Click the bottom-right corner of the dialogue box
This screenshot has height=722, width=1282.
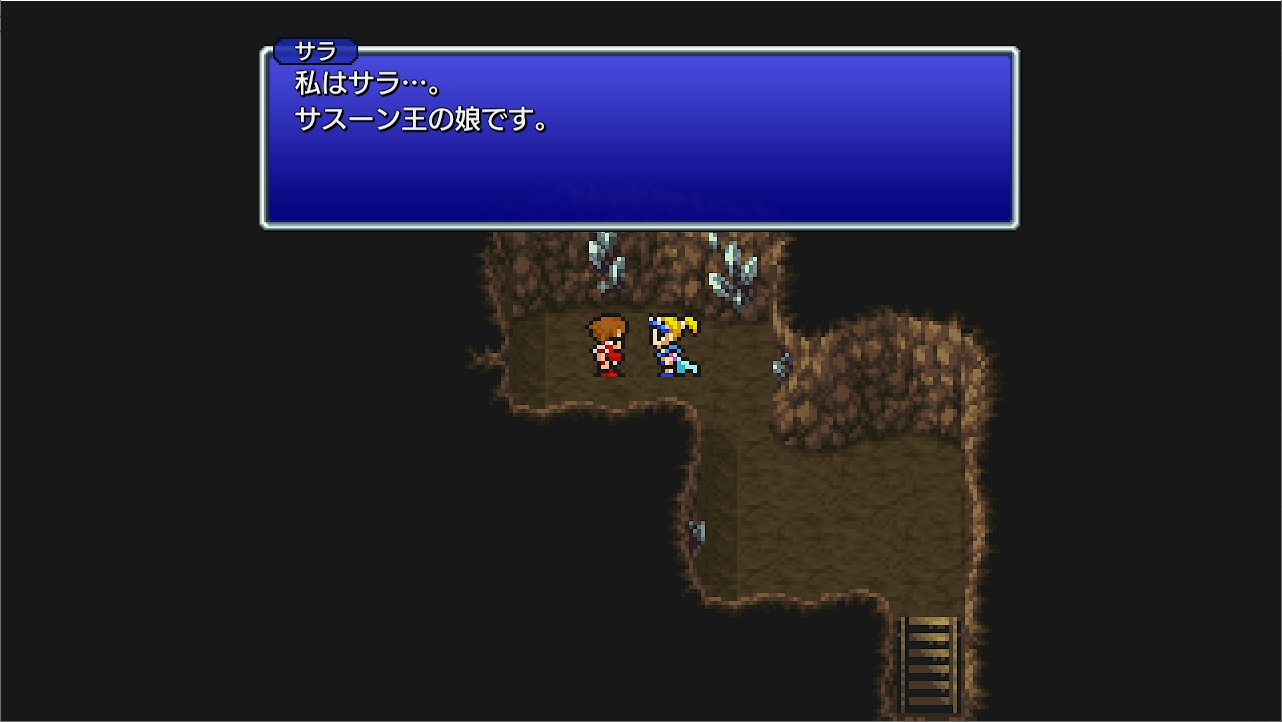click(1015, 225)
